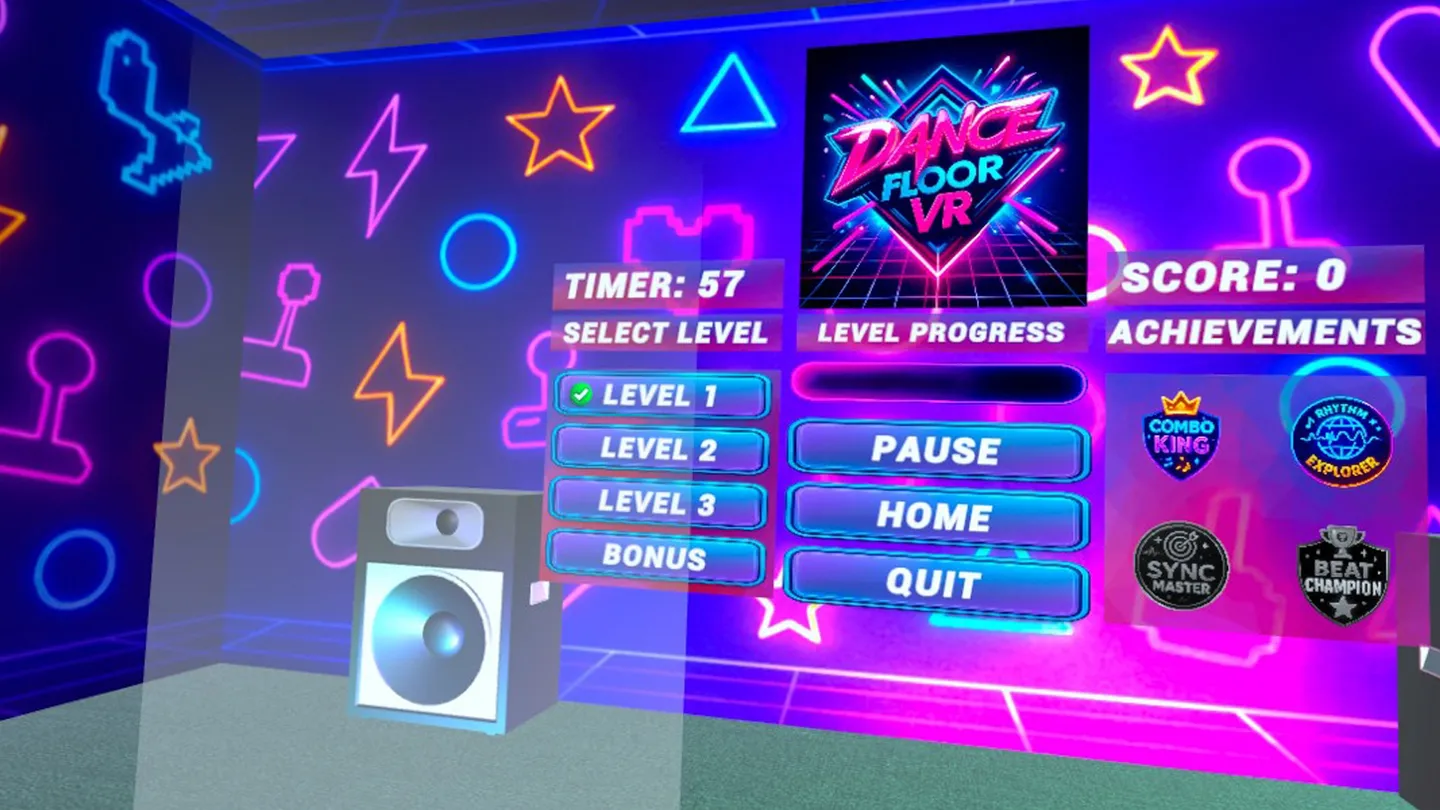
Task: Open the Select Level header
Action: [x=666, y=333]
